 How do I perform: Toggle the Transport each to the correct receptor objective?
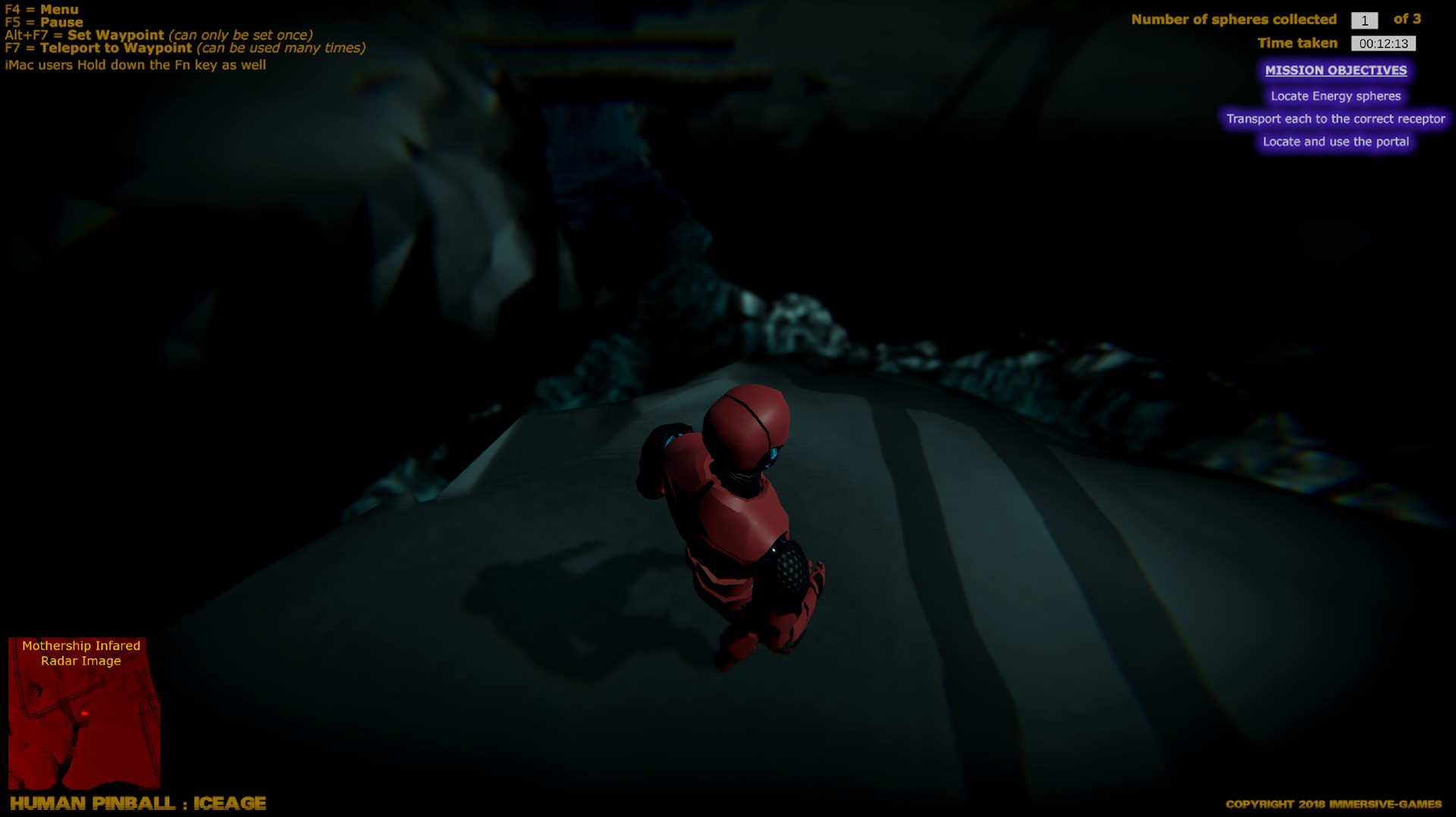[1335, 119]
